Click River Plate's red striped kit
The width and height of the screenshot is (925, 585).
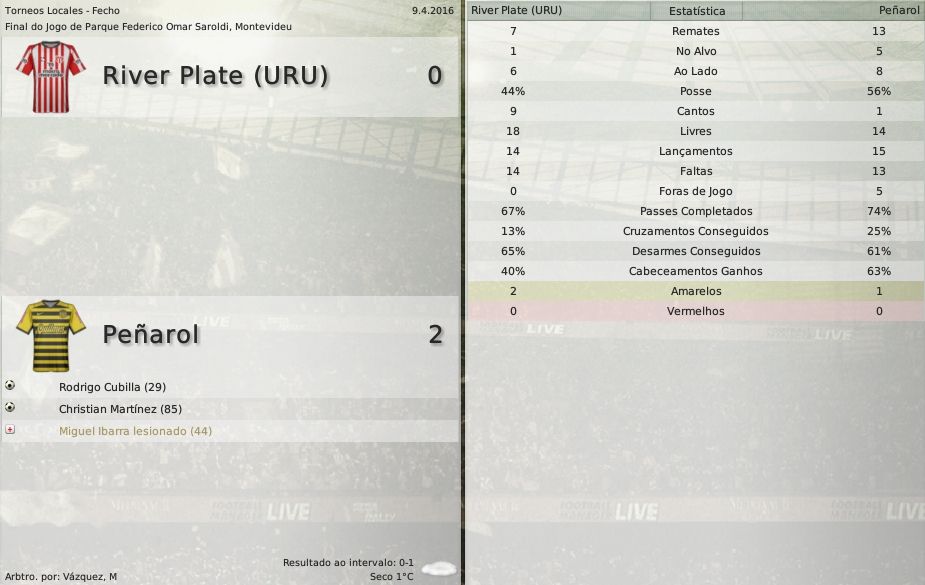click(50, 76)
